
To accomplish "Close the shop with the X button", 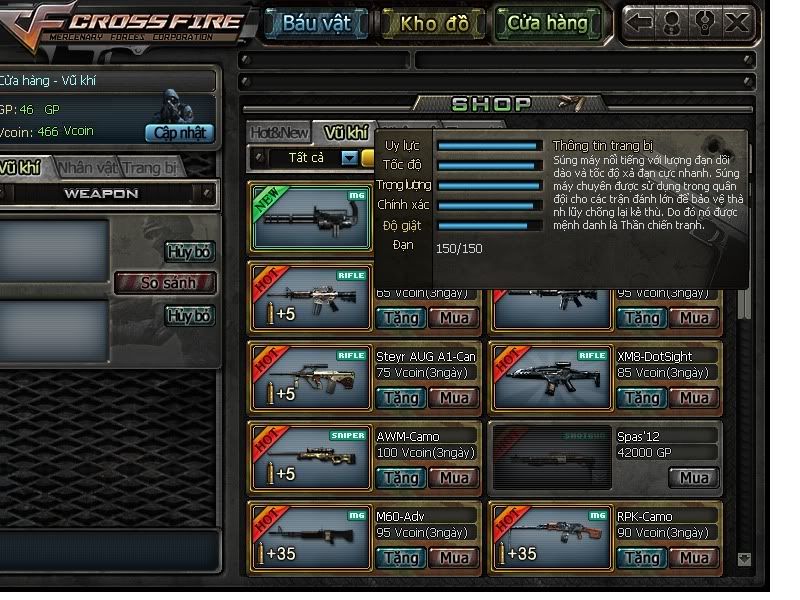I will pos(737,23).
